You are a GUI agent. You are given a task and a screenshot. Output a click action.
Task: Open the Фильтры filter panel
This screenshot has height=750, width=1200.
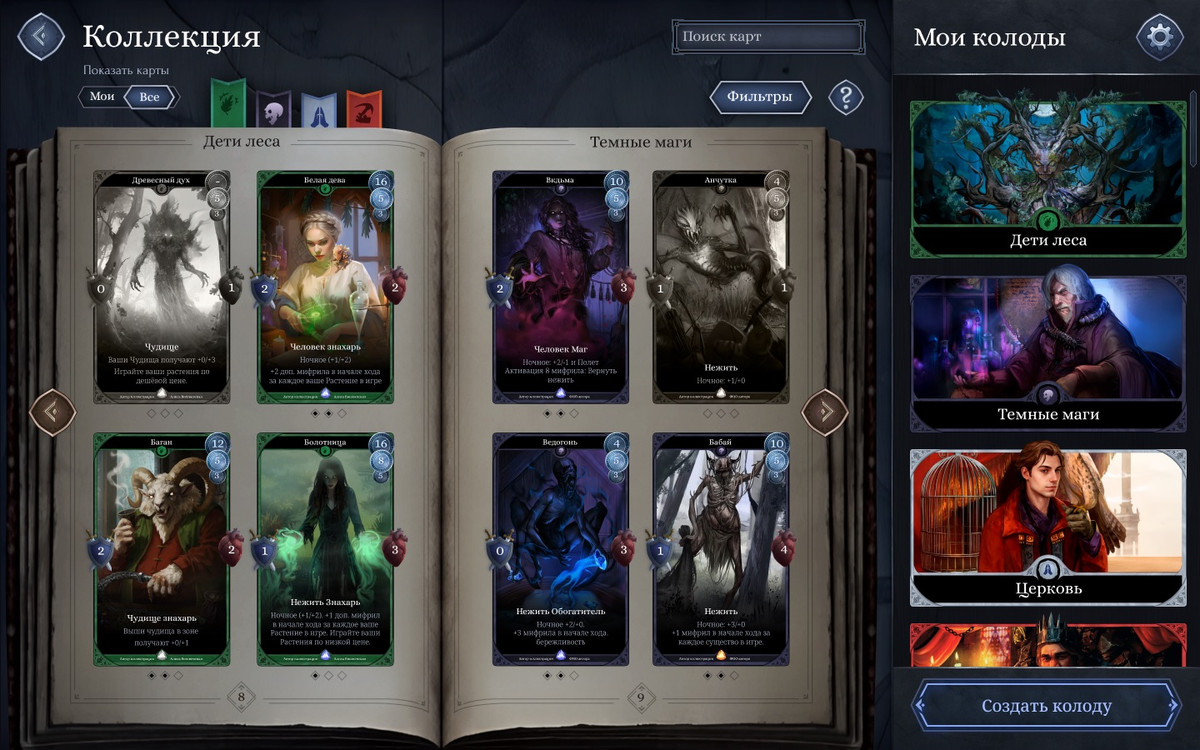pos(760,97)
